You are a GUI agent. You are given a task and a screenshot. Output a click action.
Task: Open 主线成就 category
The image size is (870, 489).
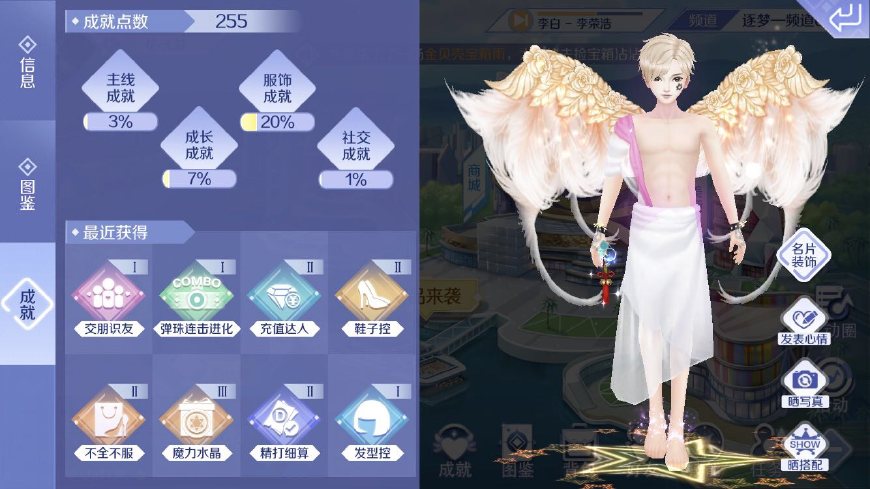(120, 89)
